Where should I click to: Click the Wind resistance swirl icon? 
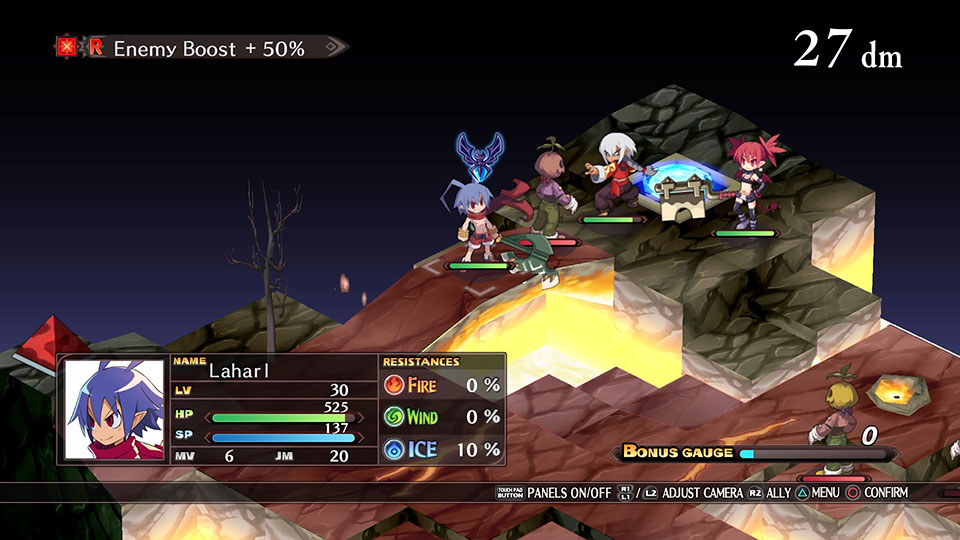coord(395,417)
